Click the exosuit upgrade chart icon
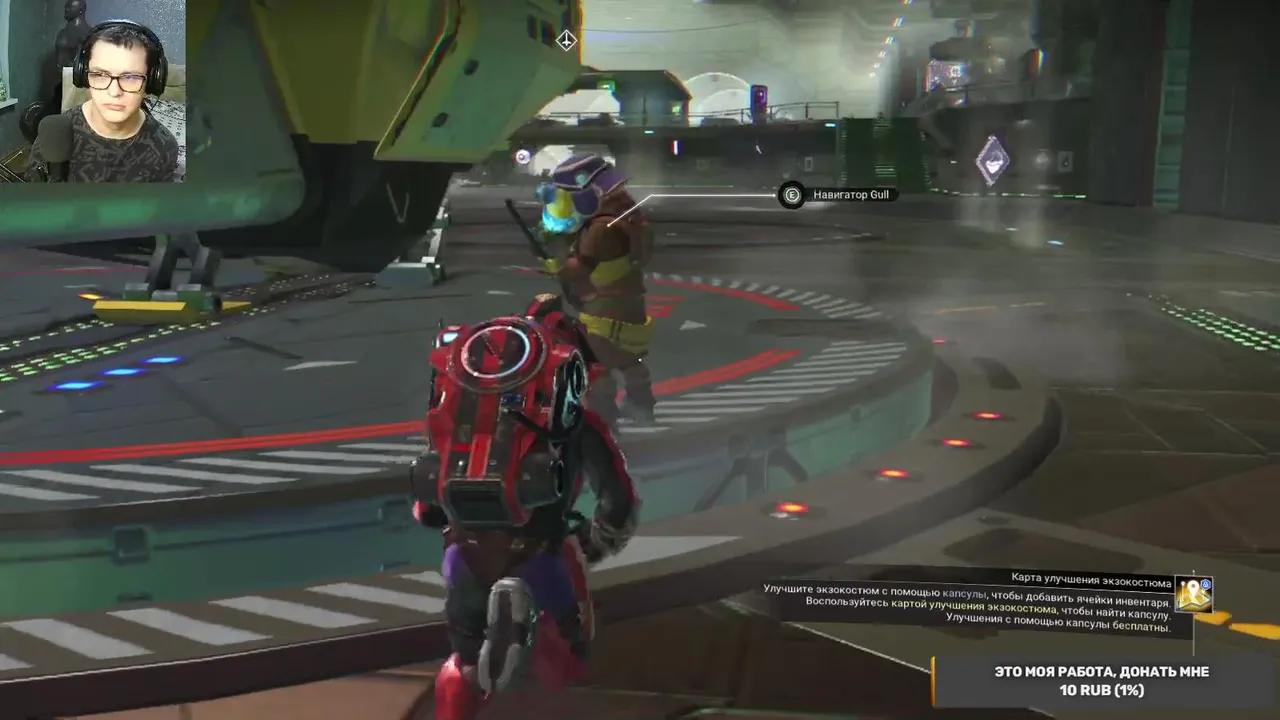This screenshot has height=720, width=1280. click(x=1194, y=593)
